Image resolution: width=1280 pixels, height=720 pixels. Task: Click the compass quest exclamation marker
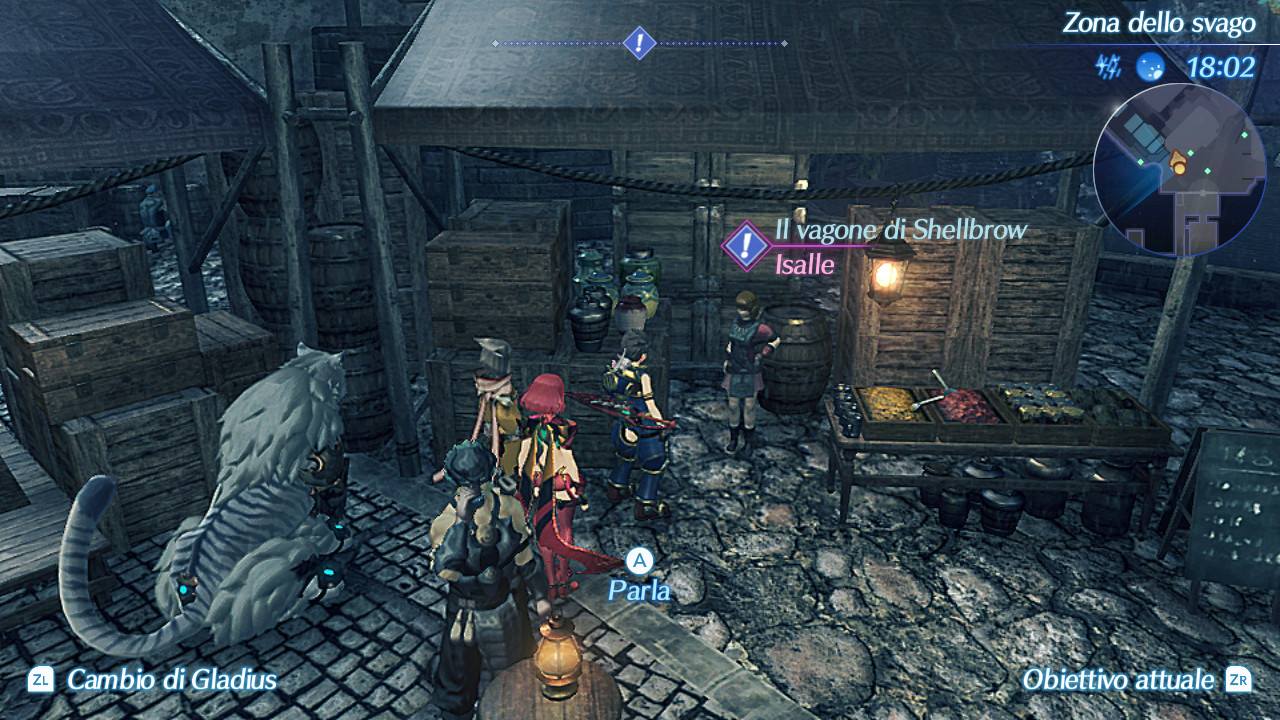pos(639,43)
